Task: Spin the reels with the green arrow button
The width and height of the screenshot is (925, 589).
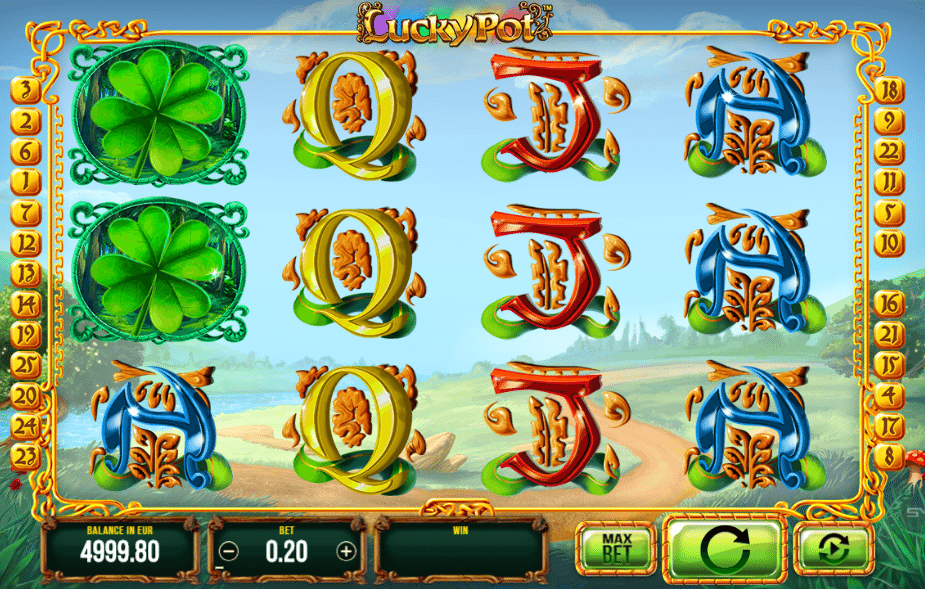Action: 725,548
